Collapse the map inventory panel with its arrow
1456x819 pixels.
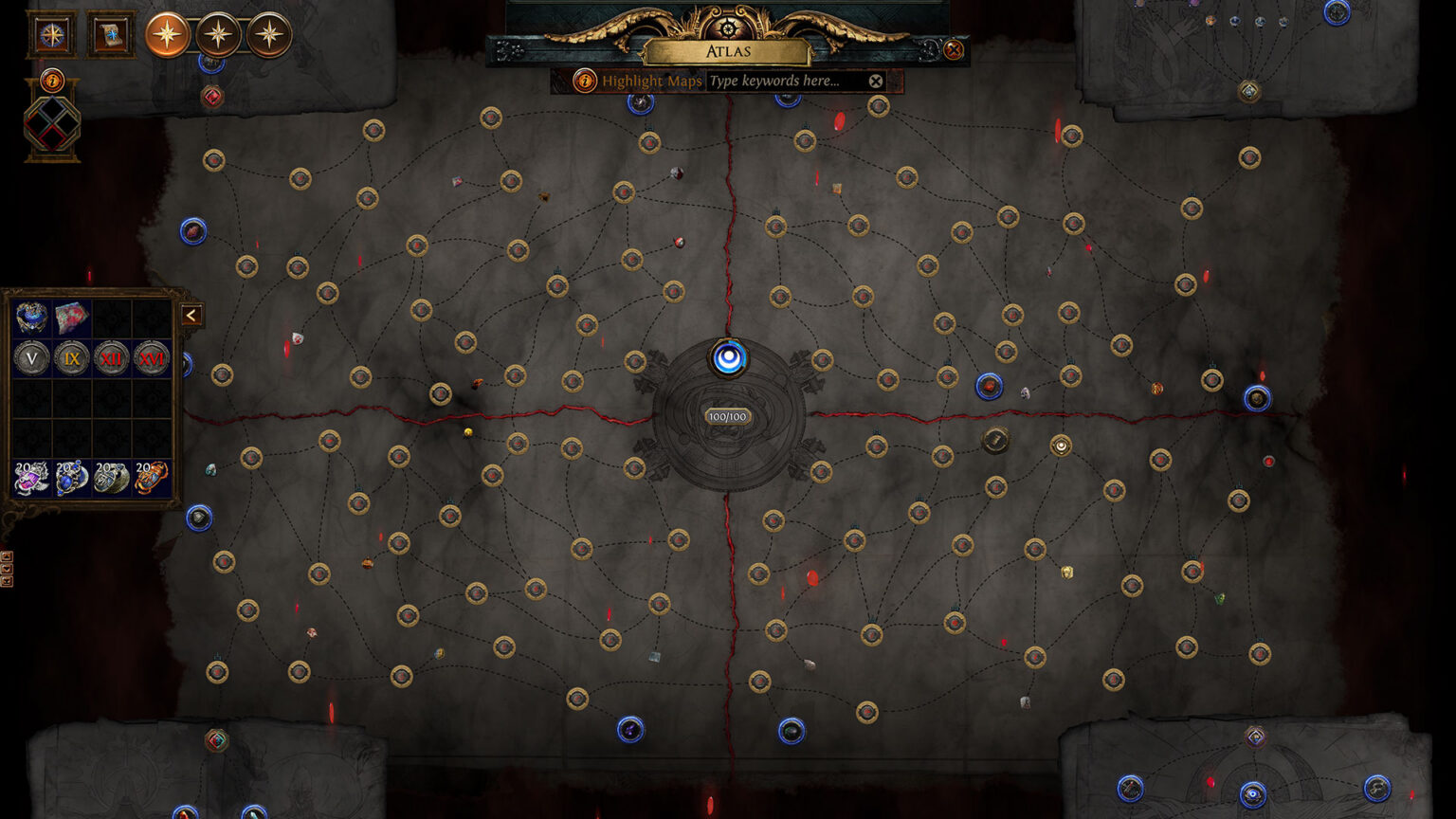point(191,316)
